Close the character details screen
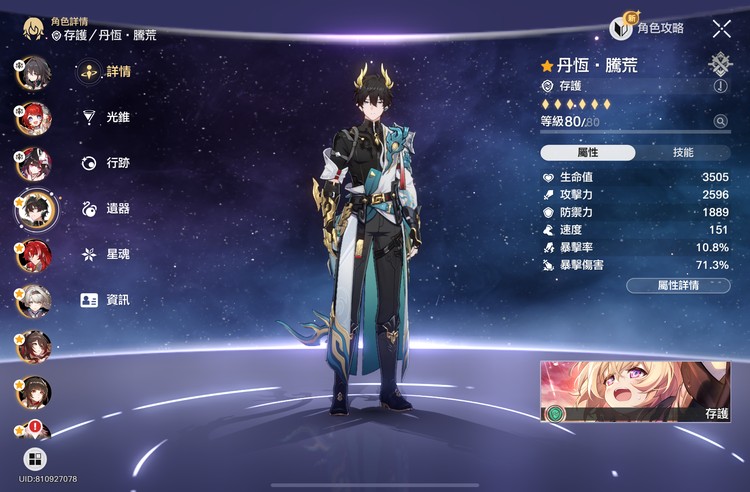 click(721, 29)
